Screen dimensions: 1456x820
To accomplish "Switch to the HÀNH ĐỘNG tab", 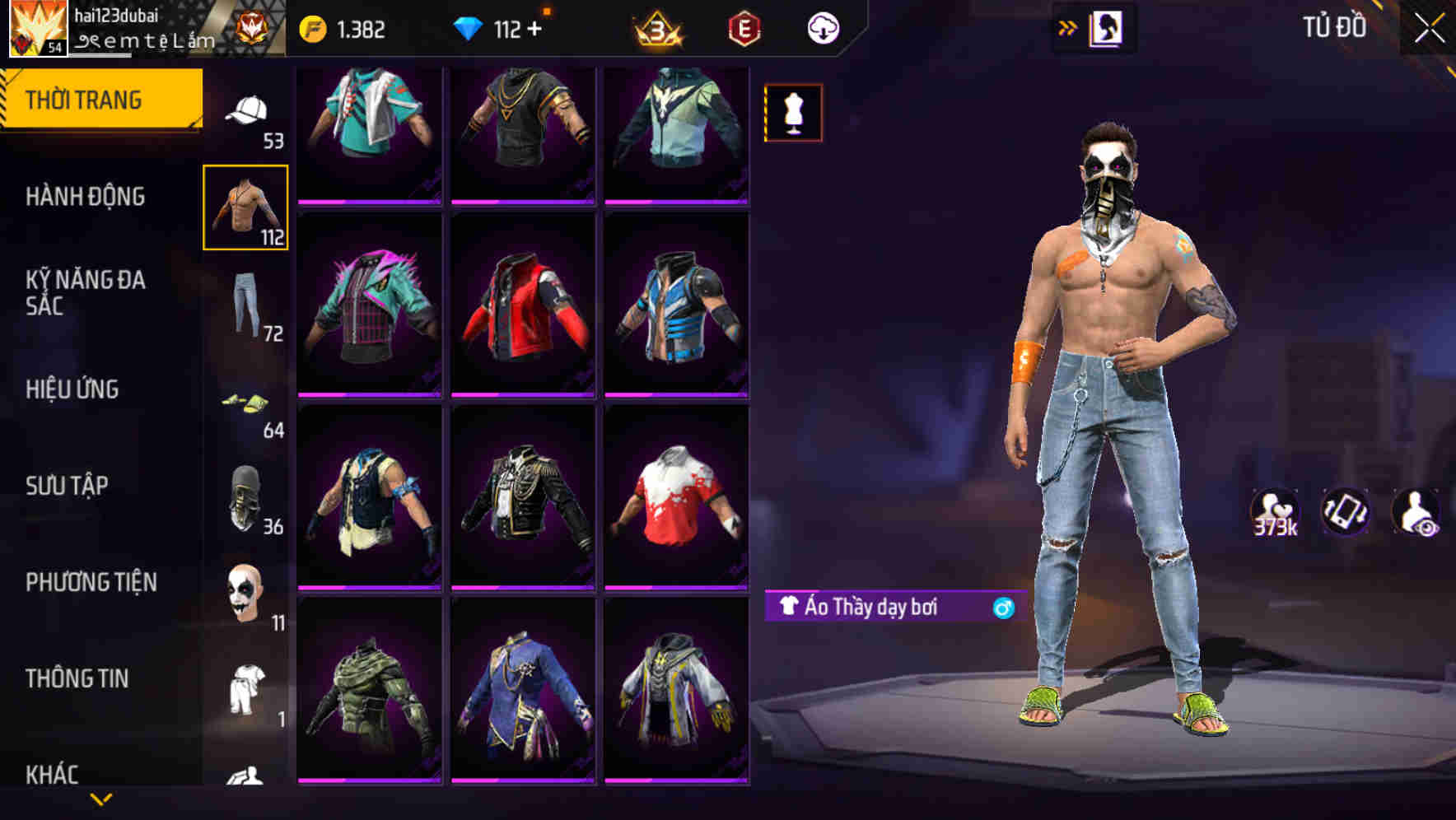I will 86,197.
